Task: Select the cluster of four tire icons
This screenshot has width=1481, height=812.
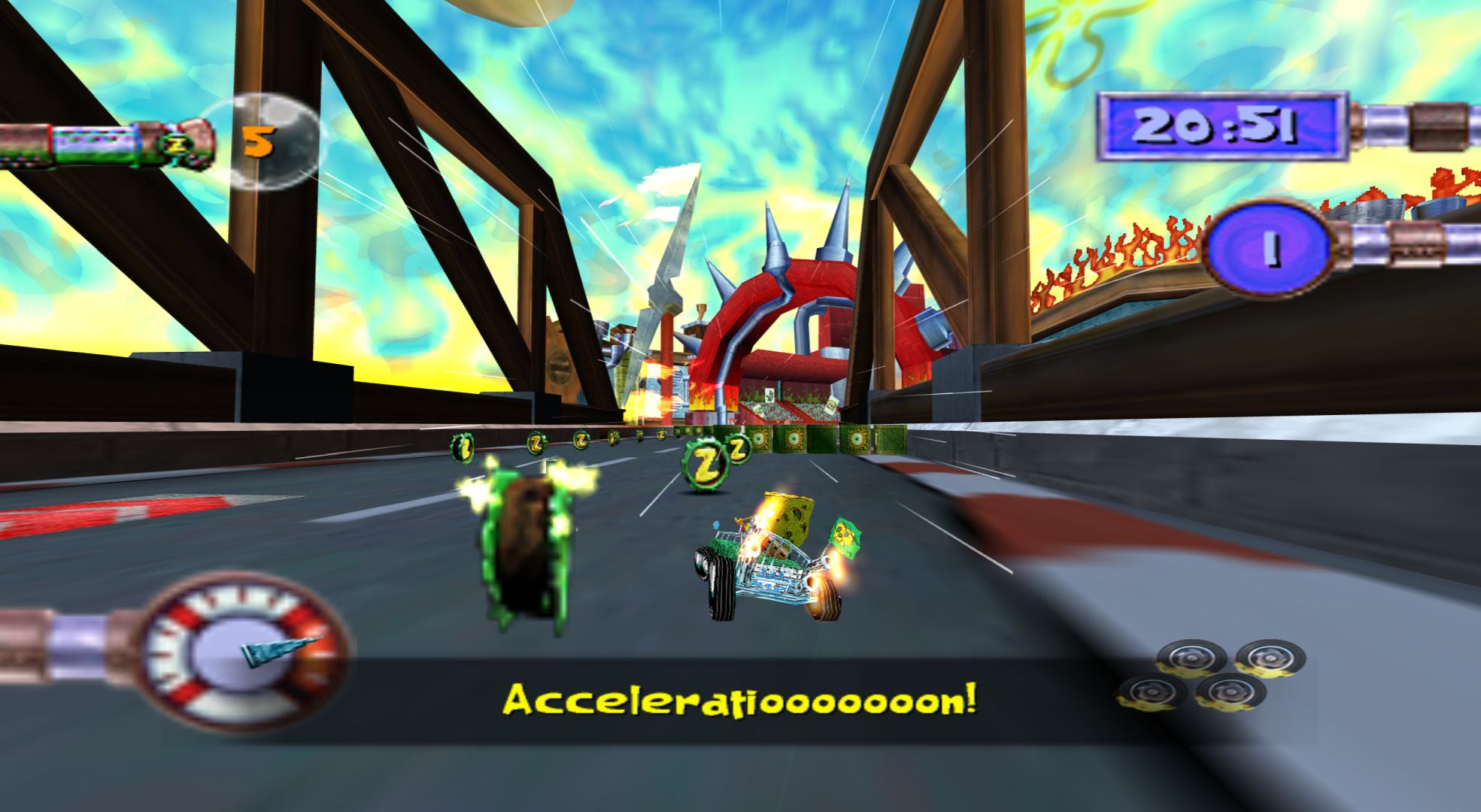Action: [1211, 676]
